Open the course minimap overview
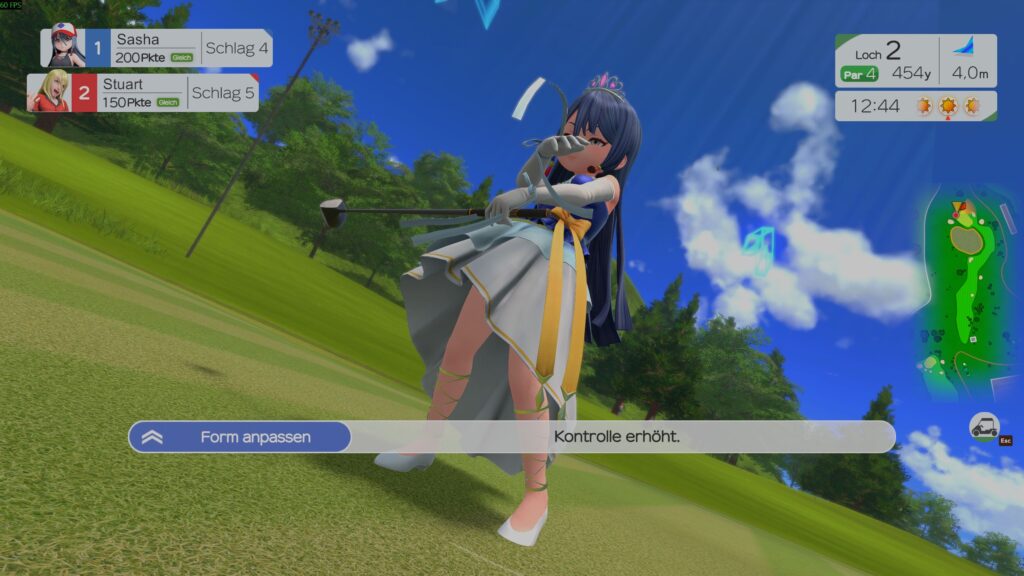 [x=962, y=292]
